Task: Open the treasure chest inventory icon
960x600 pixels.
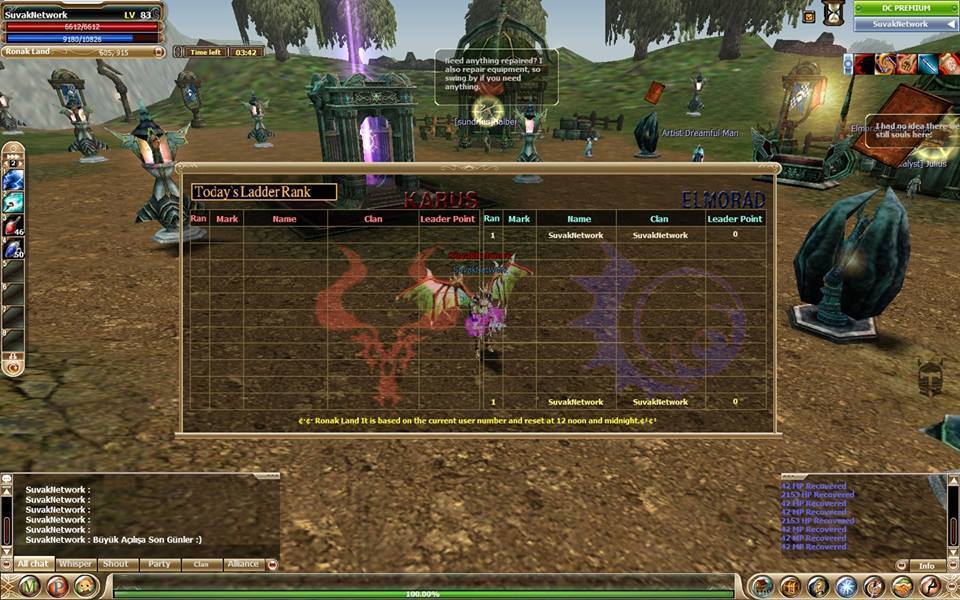Action: 790,587
